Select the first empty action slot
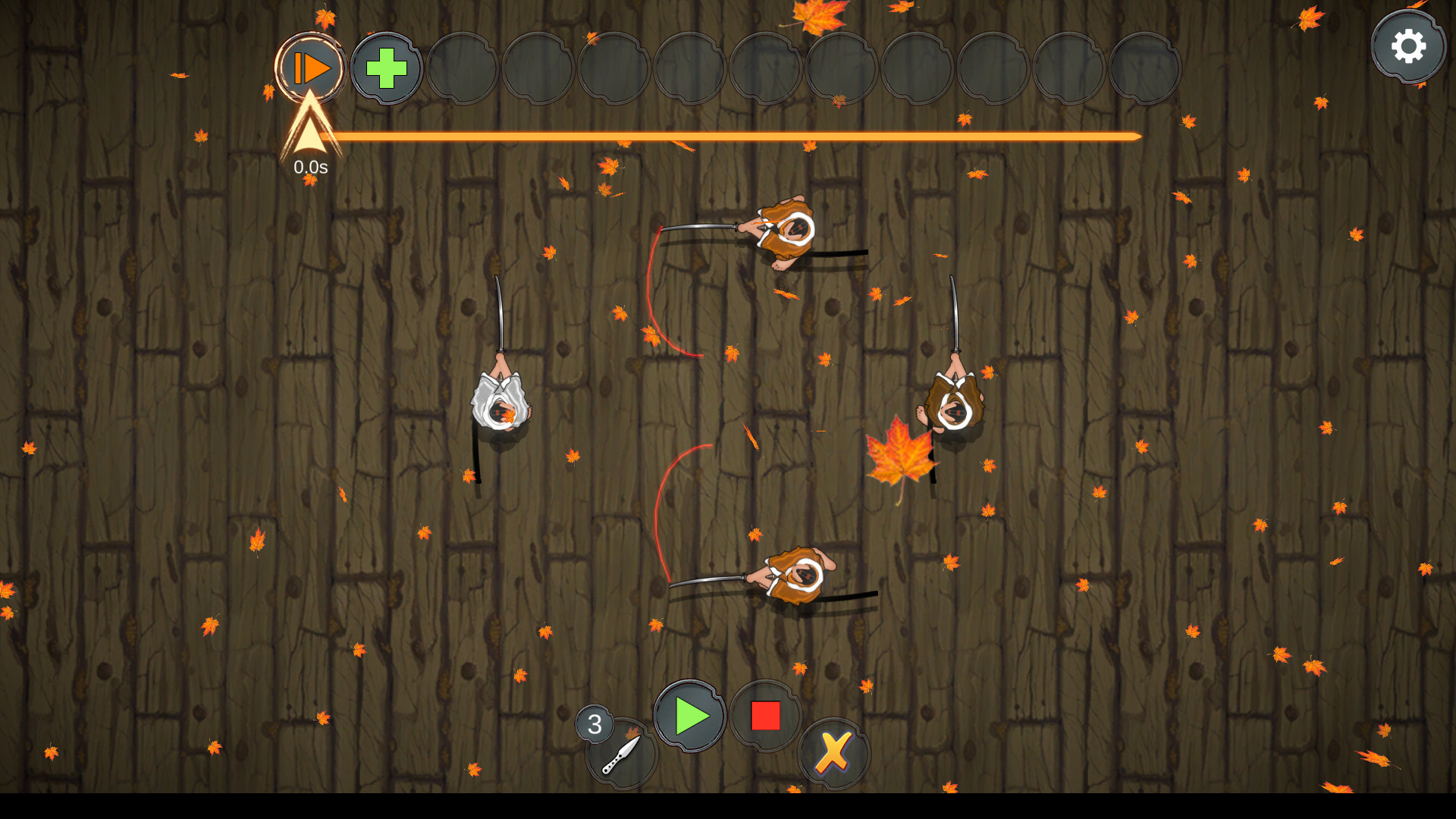This screenshot has width=1456, height=819. 463,67
